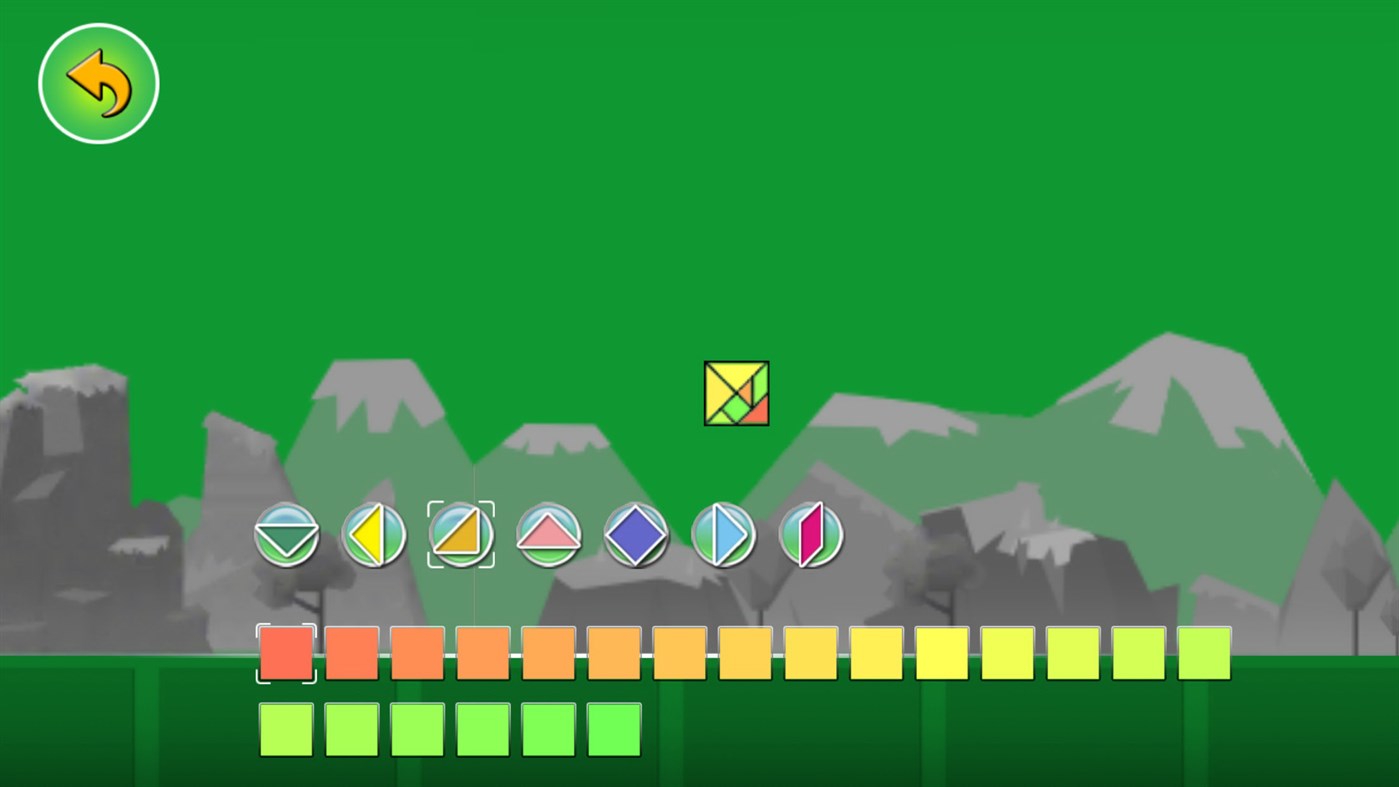The image size is (1399, 787).
Task: Deselect the highlighted orange triangle piece
Action: 461,535
